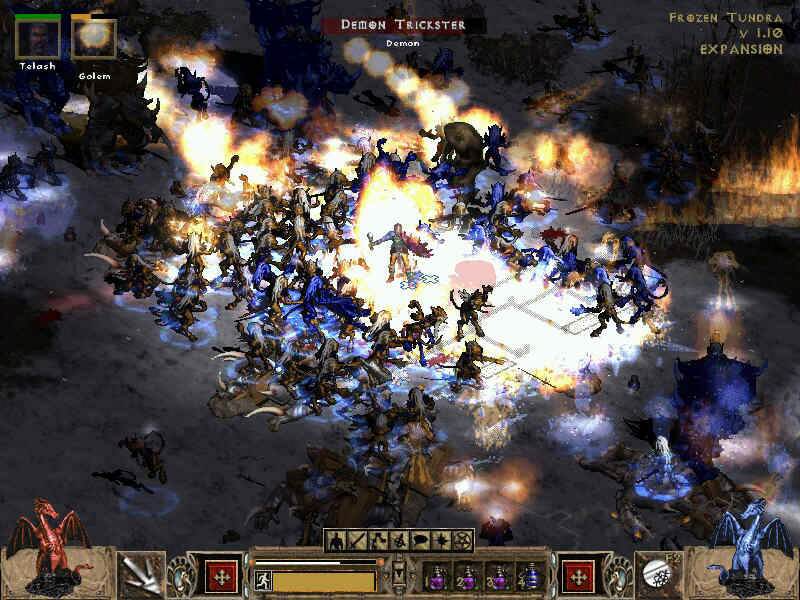Image resolution: width=800 pixels, height=600 pixels.
Task: Open the game menu pentagram icon
Action: (463, 540)
